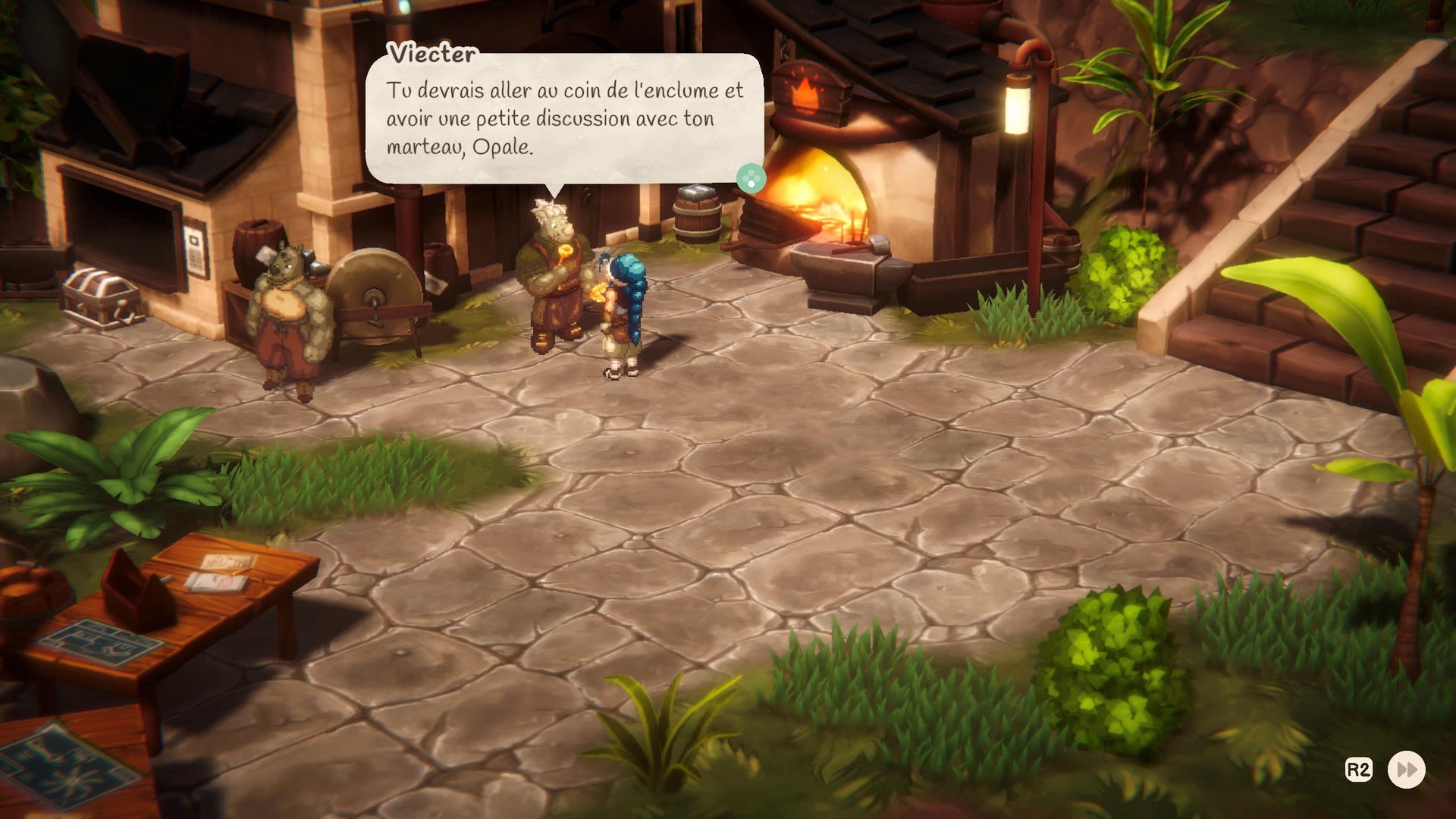The height and width of the screenshot is (819, 1456).
Task: Click the green continue icon on Viecter's speech bubble
Action: click(751, 179)
